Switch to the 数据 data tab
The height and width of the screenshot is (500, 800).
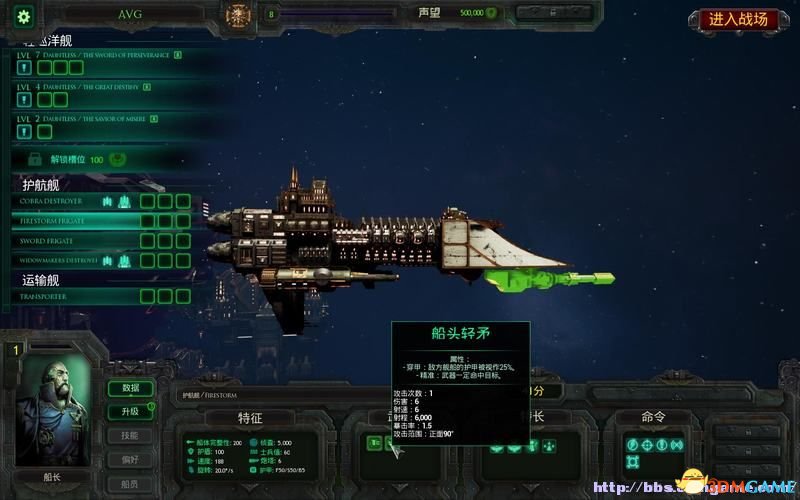[x=130, y=388]
